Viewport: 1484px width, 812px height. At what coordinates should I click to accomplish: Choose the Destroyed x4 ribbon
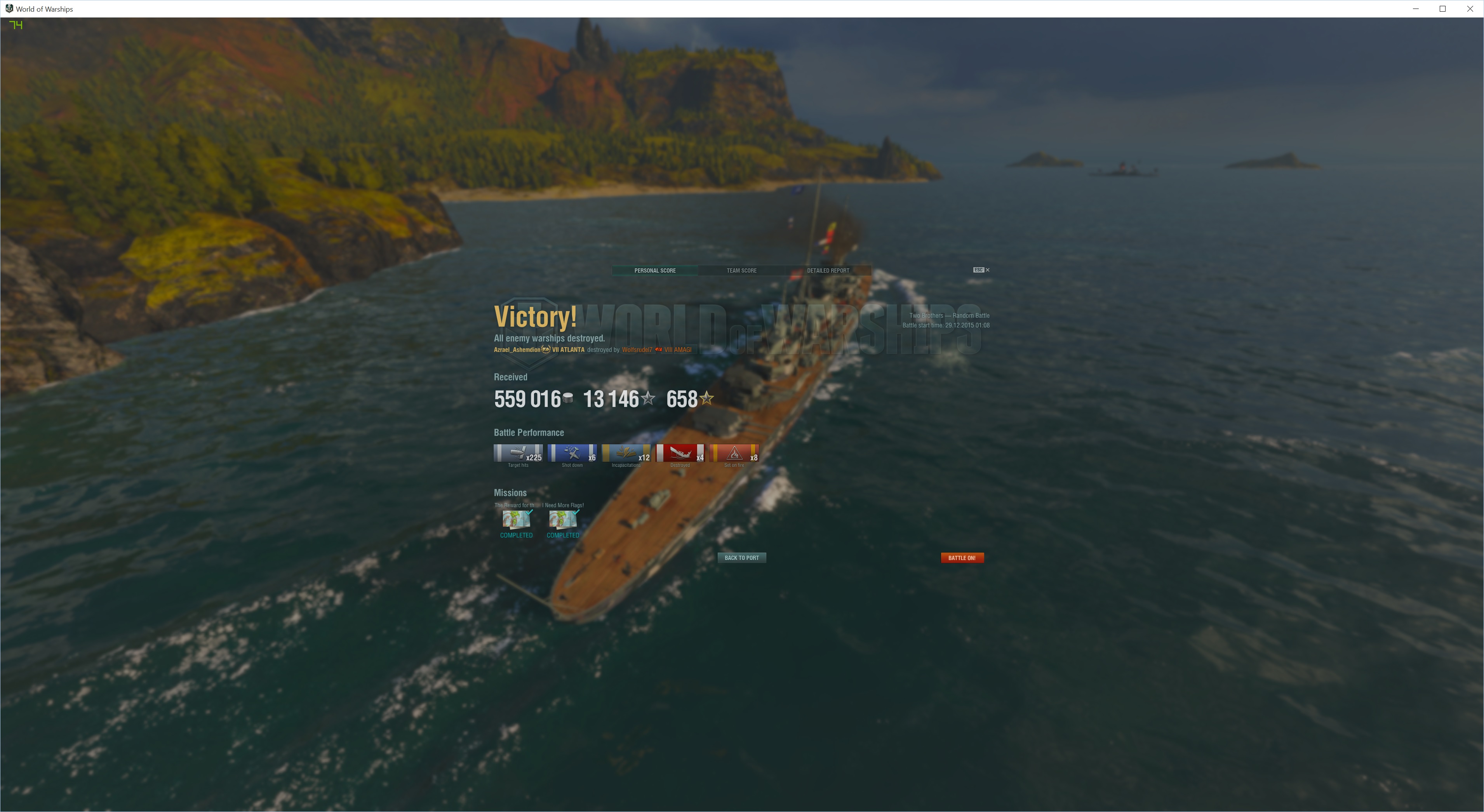(680, 453)
